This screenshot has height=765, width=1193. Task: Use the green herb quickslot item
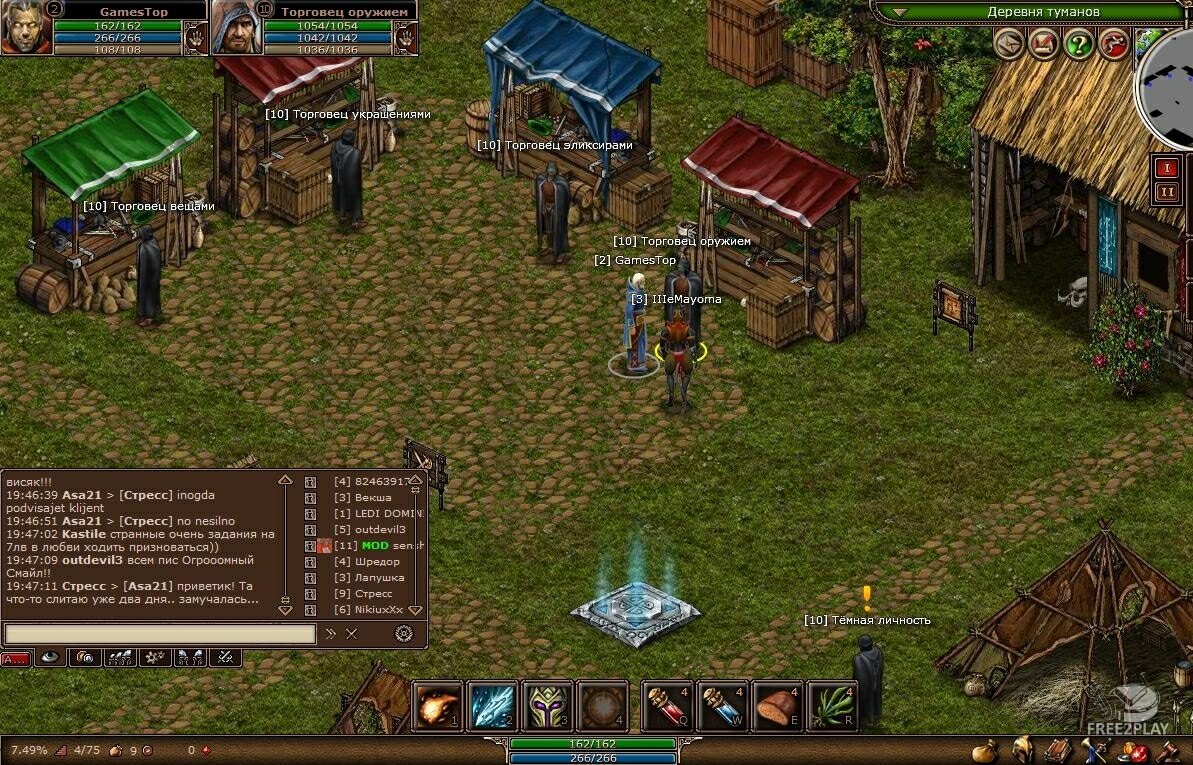831,706
